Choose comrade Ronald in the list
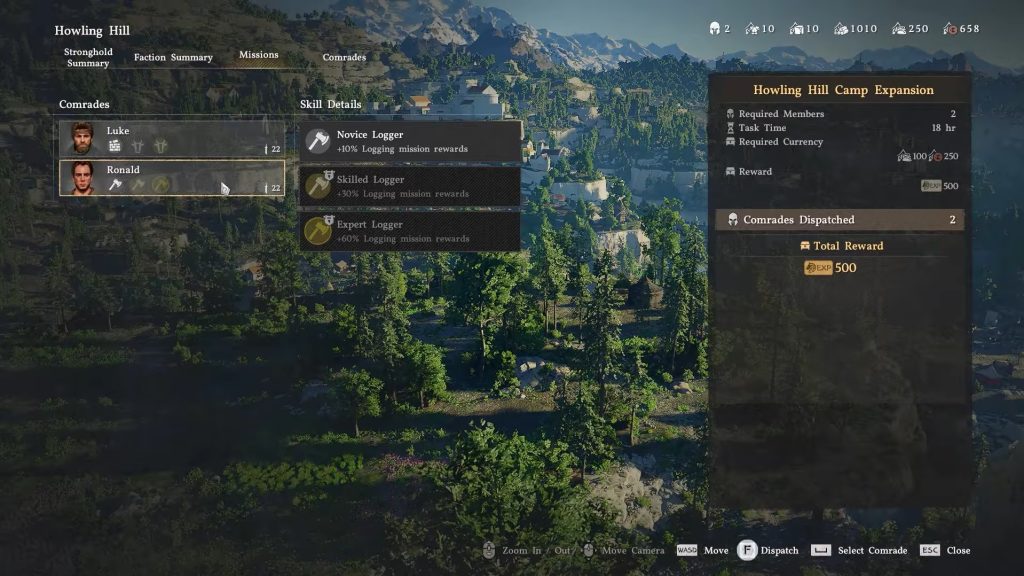The image size is (1024, 576). (171, 178)
